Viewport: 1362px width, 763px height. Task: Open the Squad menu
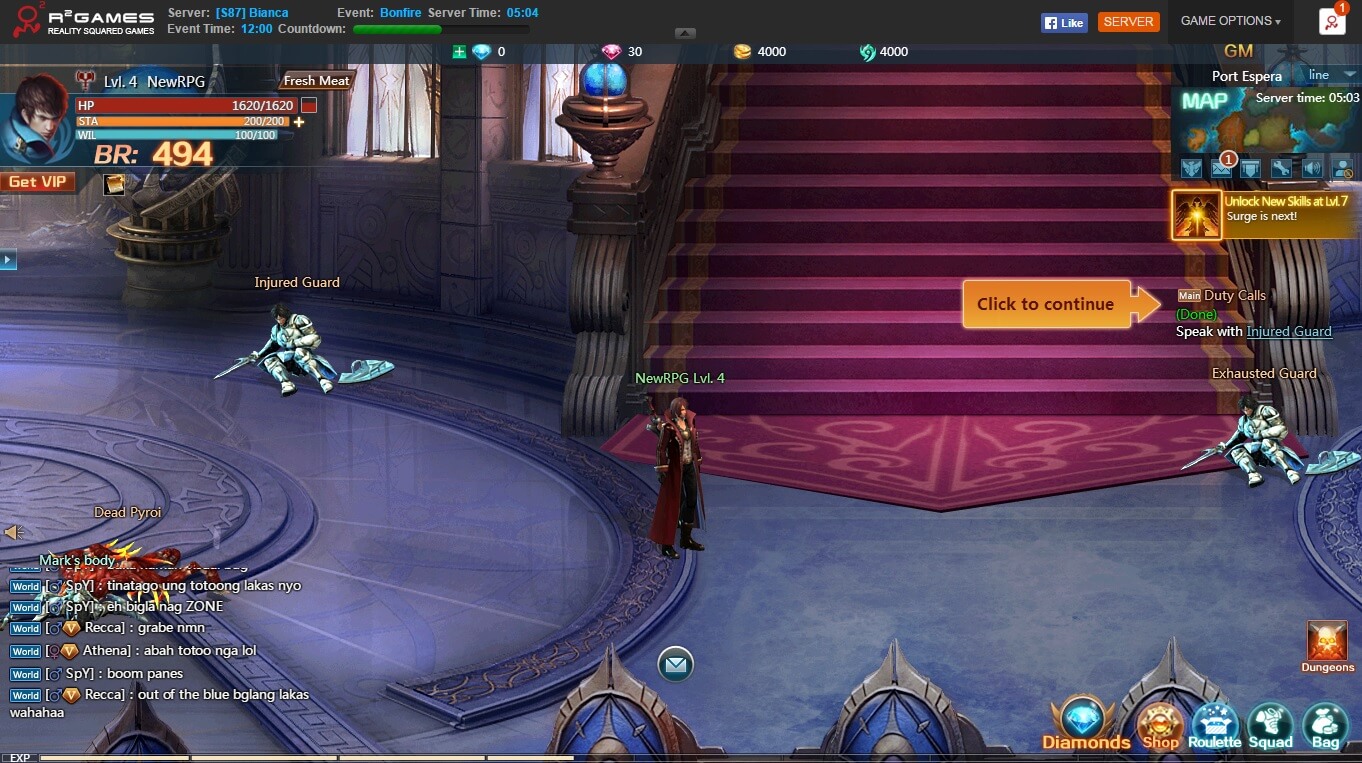pos(1270,726)
